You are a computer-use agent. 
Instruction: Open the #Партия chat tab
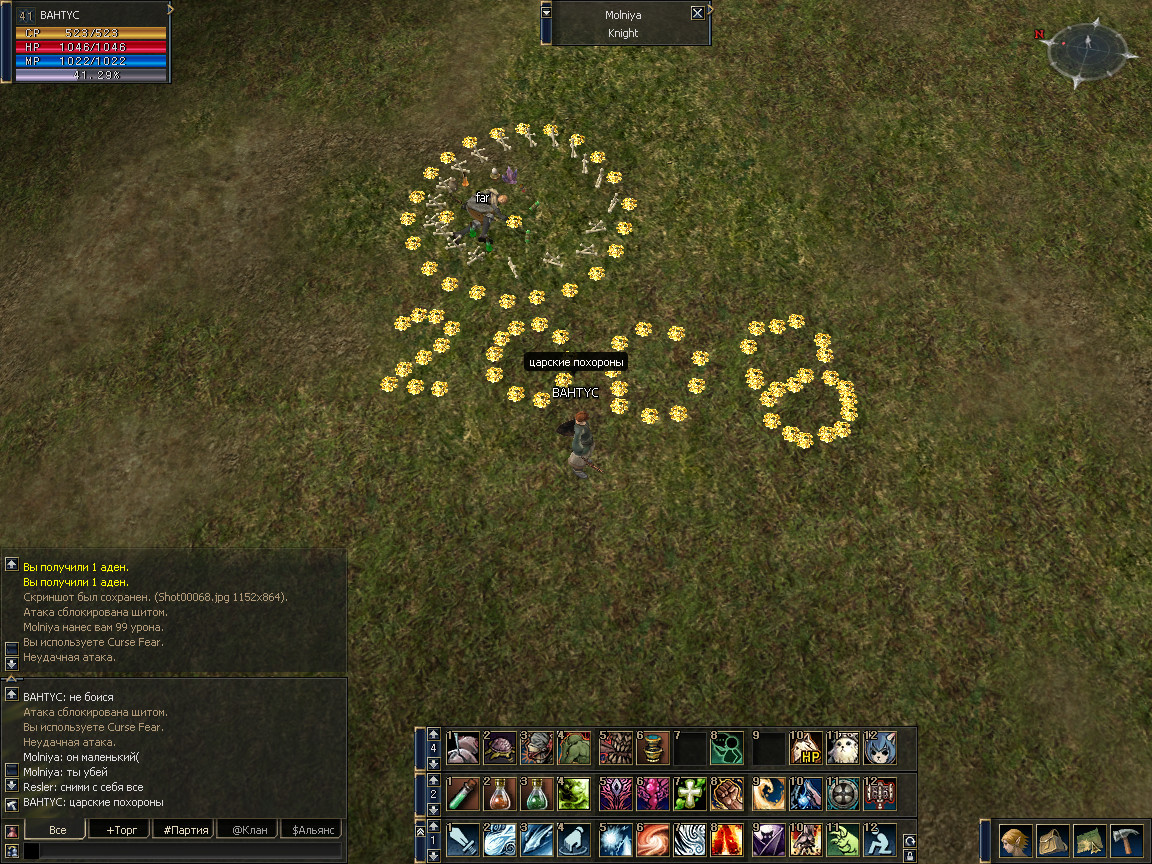[185, 830]
